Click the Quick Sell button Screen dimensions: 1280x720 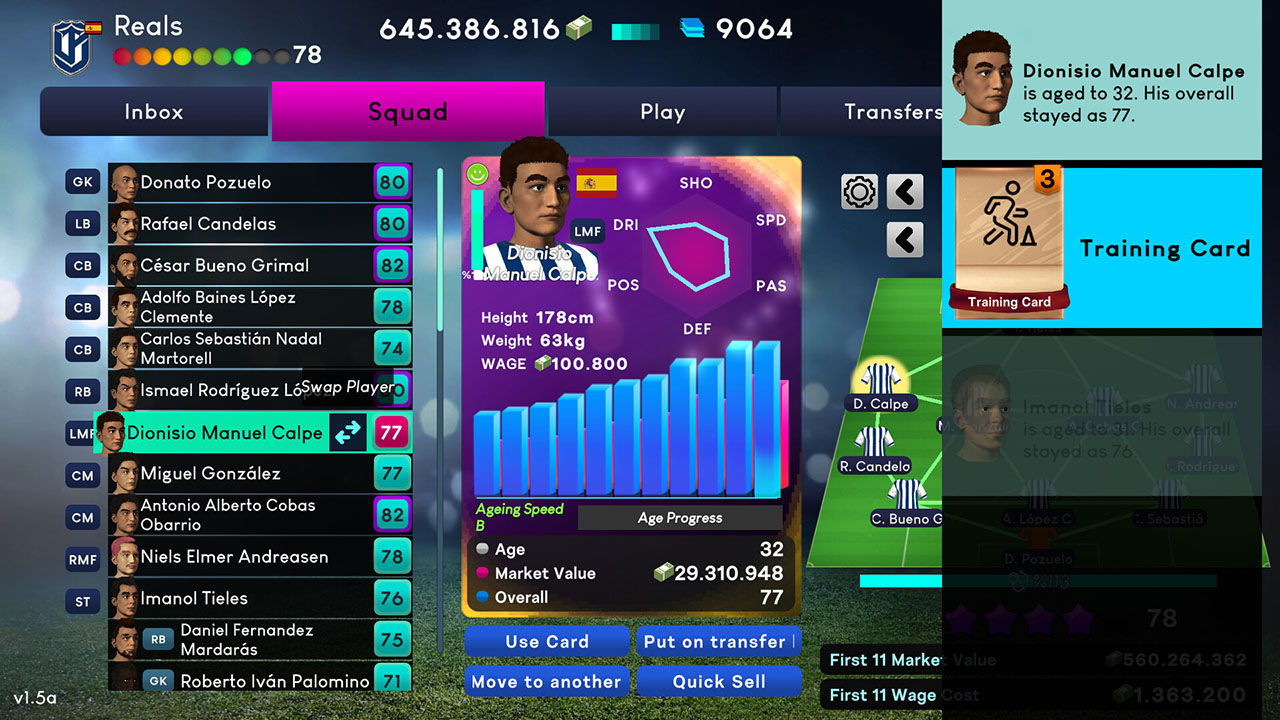click(x=719, y=681)
